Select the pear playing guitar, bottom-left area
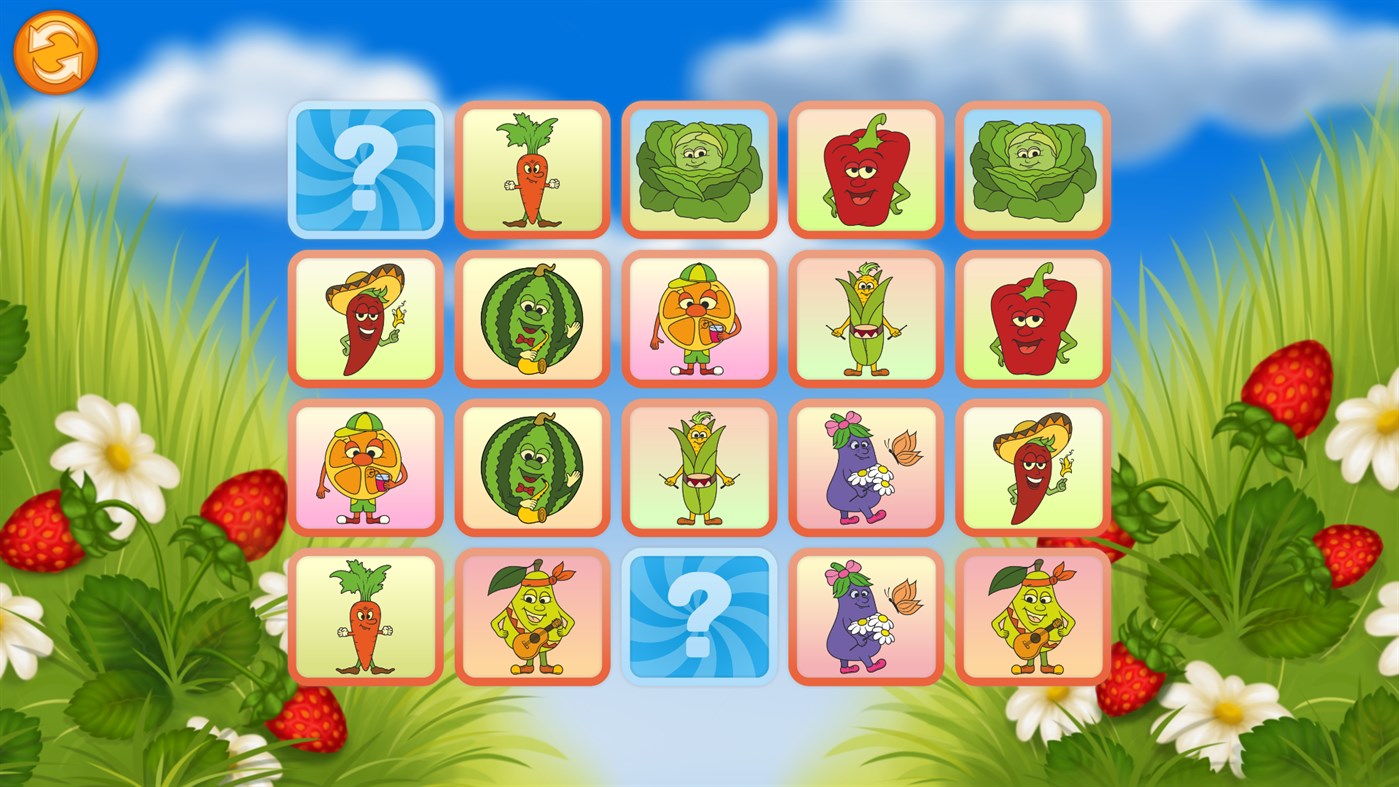This screenshot has width=1399, height=787. click(x=532, y=616)
